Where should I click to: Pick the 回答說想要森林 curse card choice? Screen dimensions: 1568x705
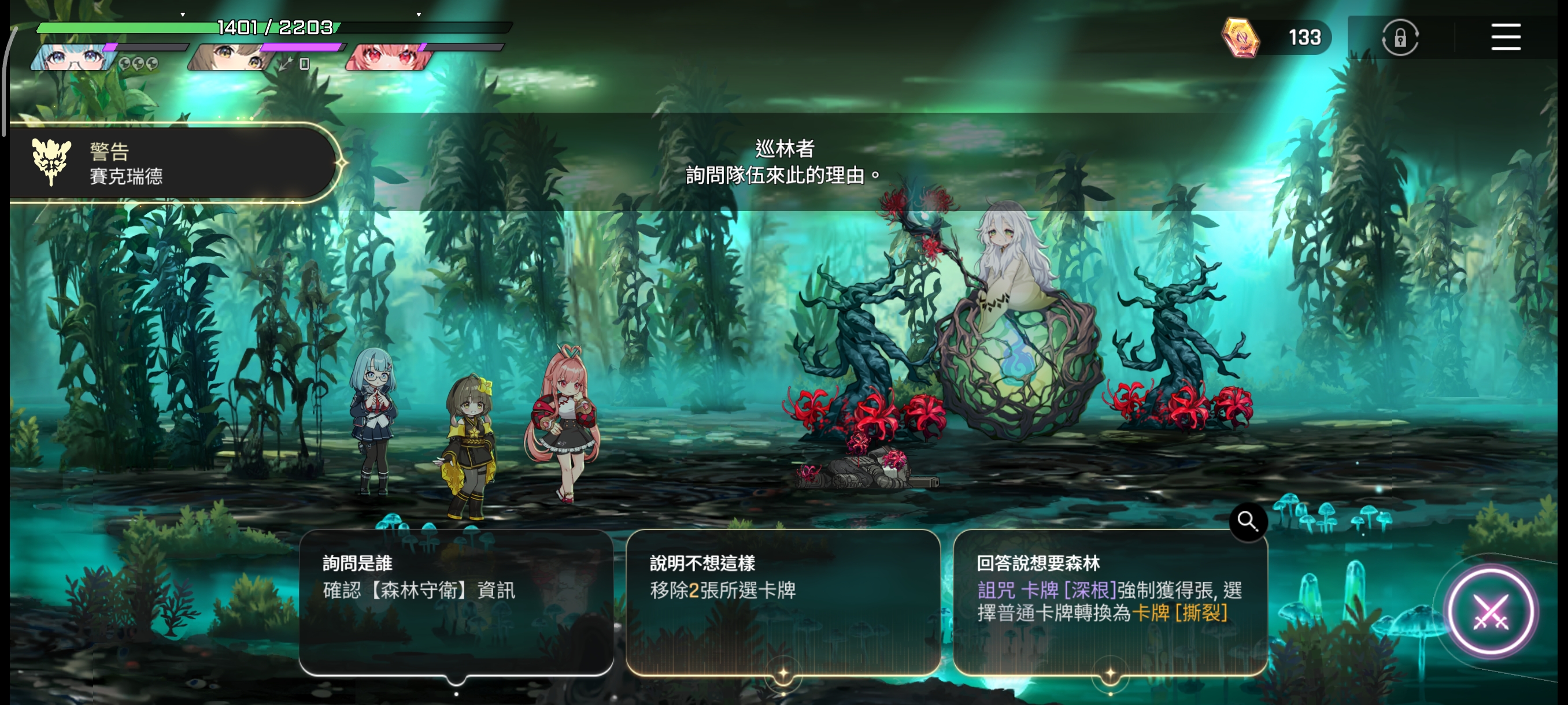[x=1110, y=602]
